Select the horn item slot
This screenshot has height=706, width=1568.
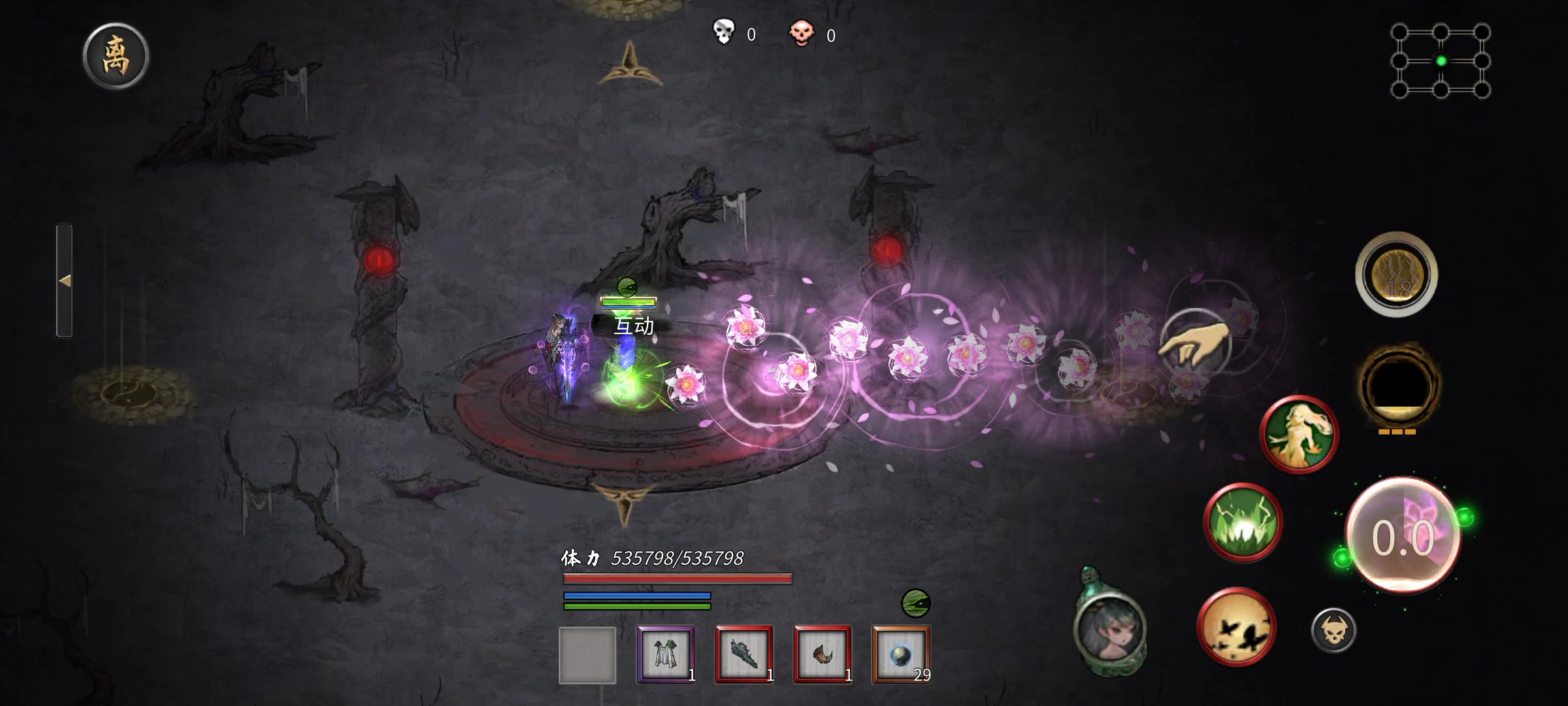[823, 654]
